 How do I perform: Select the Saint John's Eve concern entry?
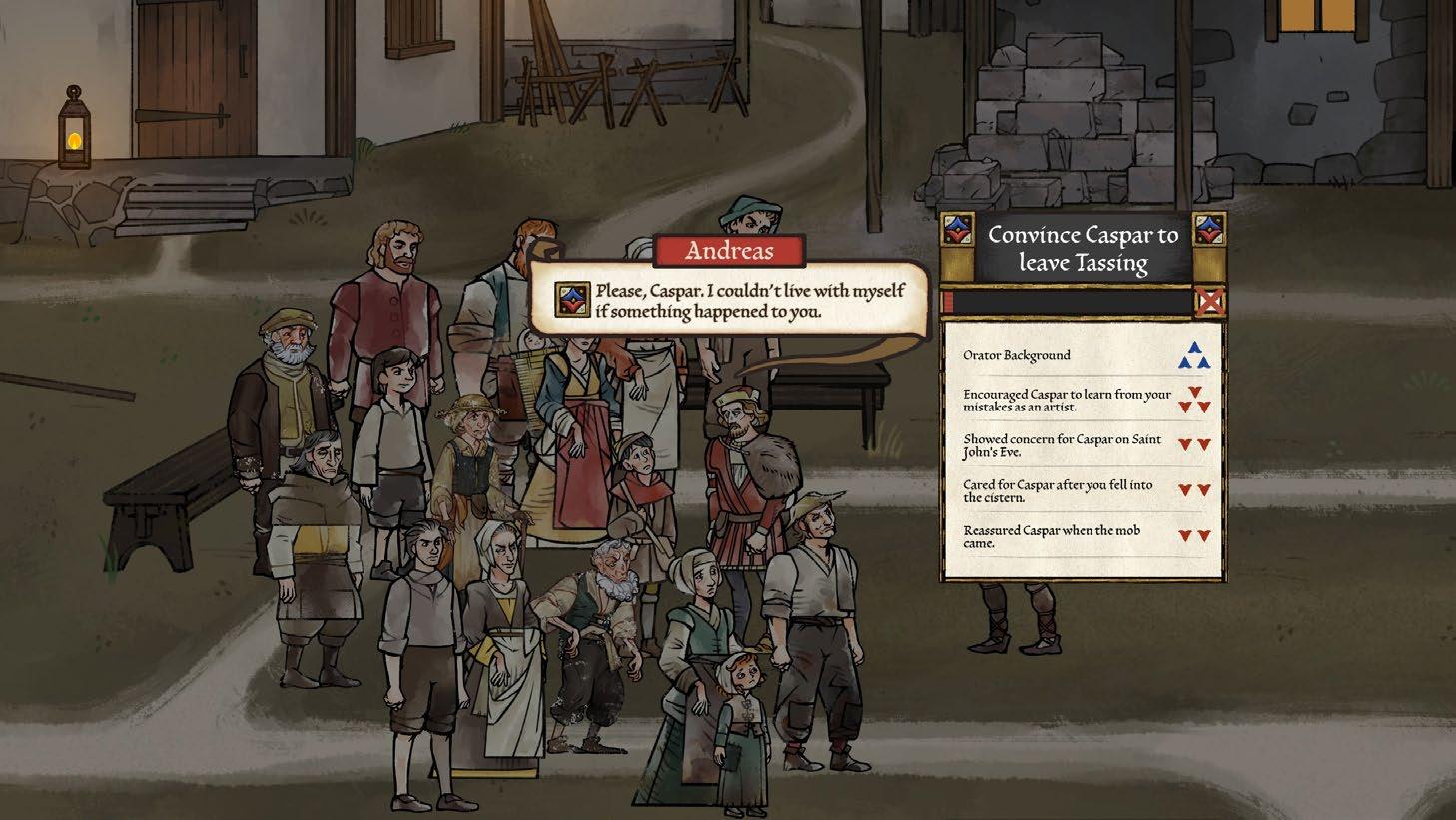coord(1083,445)
